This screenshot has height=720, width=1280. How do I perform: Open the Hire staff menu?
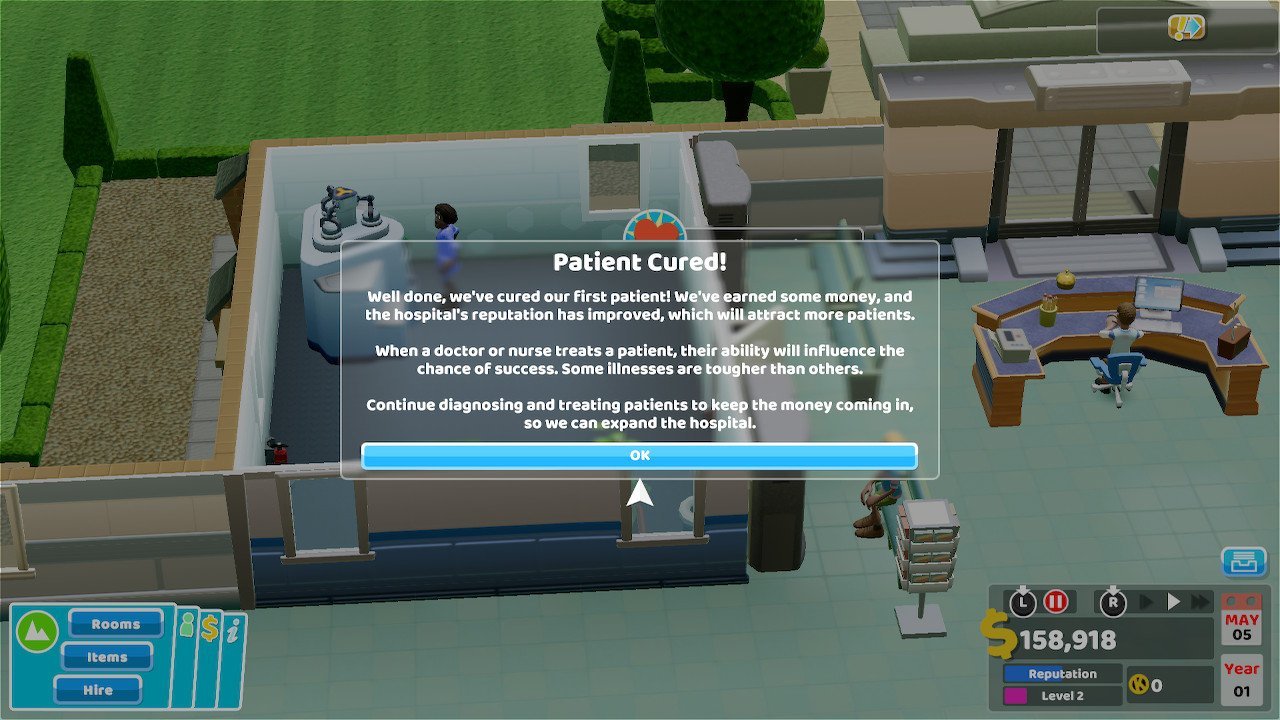[98, 690]
